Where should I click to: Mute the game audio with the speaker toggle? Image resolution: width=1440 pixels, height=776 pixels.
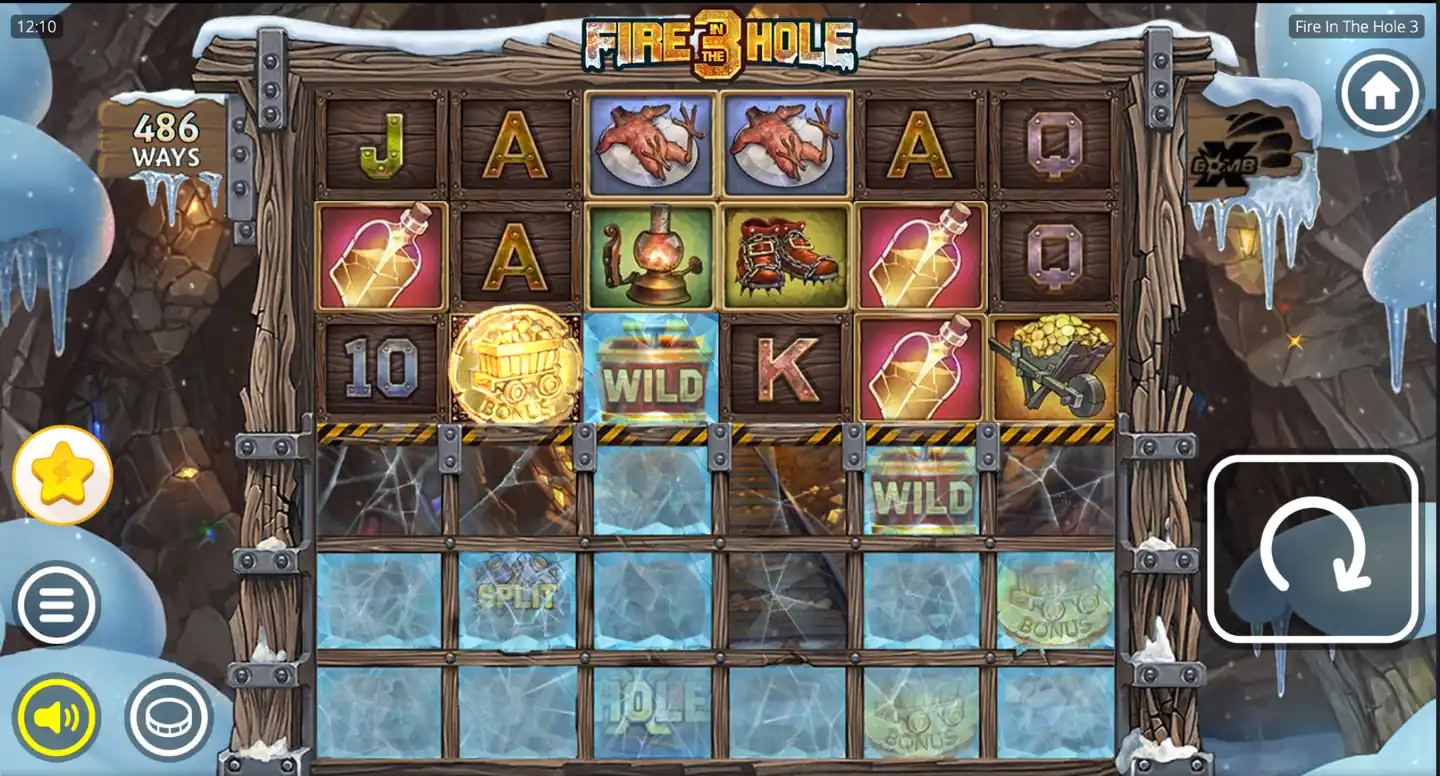tap(57, 716)
